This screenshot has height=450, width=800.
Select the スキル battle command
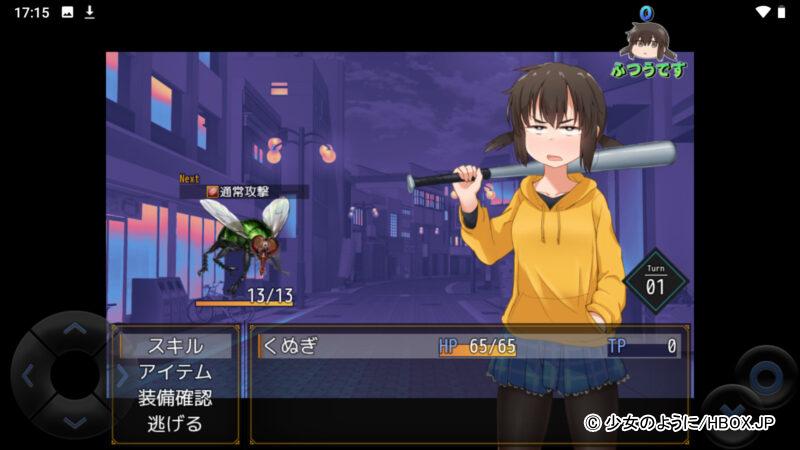pos(175,346)
